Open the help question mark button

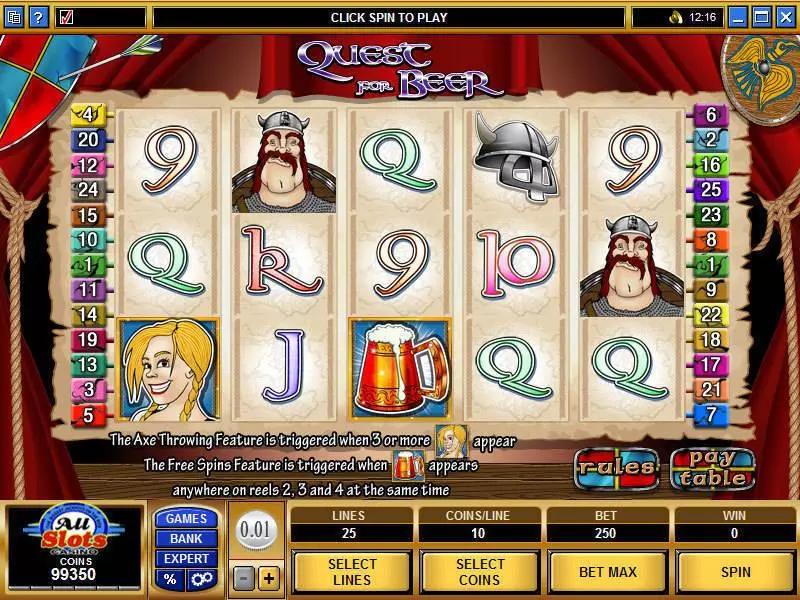coord(37,17)
